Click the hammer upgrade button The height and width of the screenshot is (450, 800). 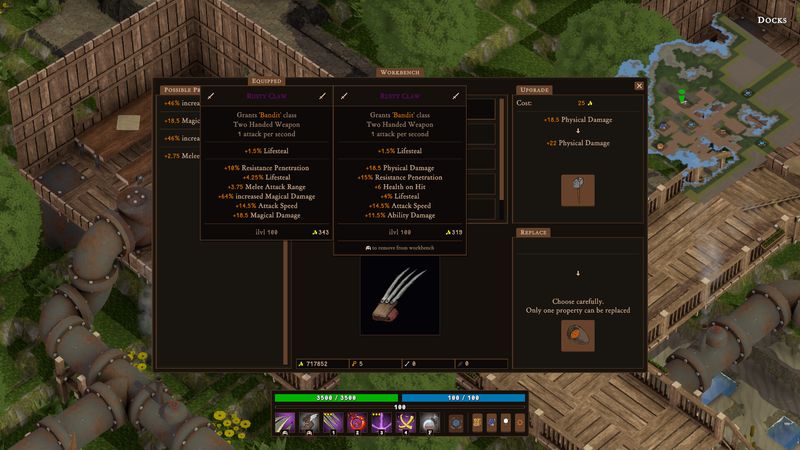pos(580,187)
